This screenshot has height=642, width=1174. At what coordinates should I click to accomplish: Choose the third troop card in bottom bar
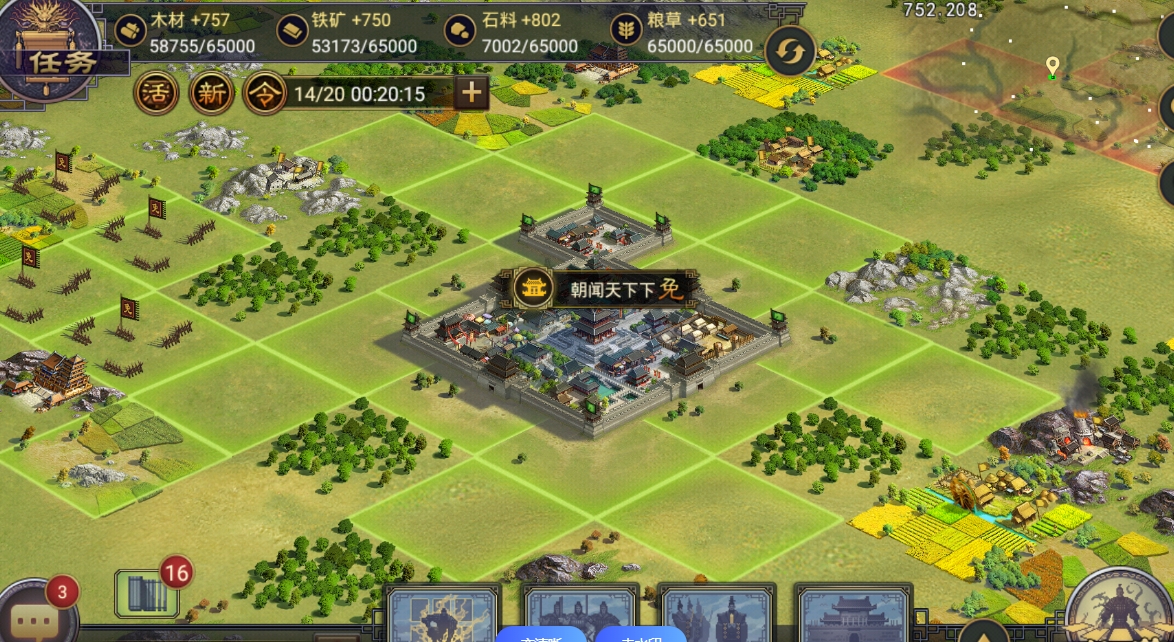(717, 614)
